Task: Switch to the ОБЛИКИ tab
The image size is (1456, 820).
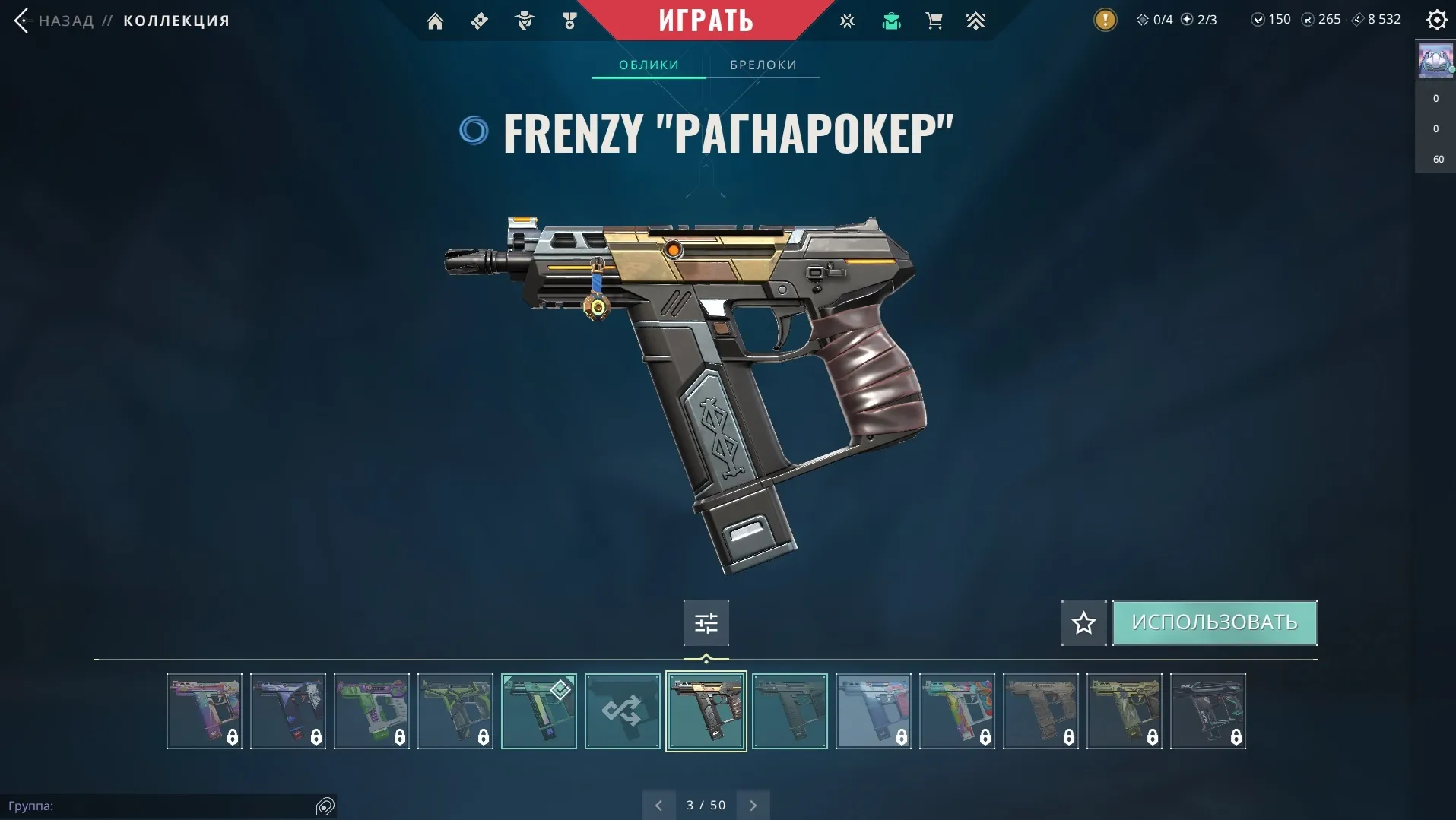Action: click(648, 65)
